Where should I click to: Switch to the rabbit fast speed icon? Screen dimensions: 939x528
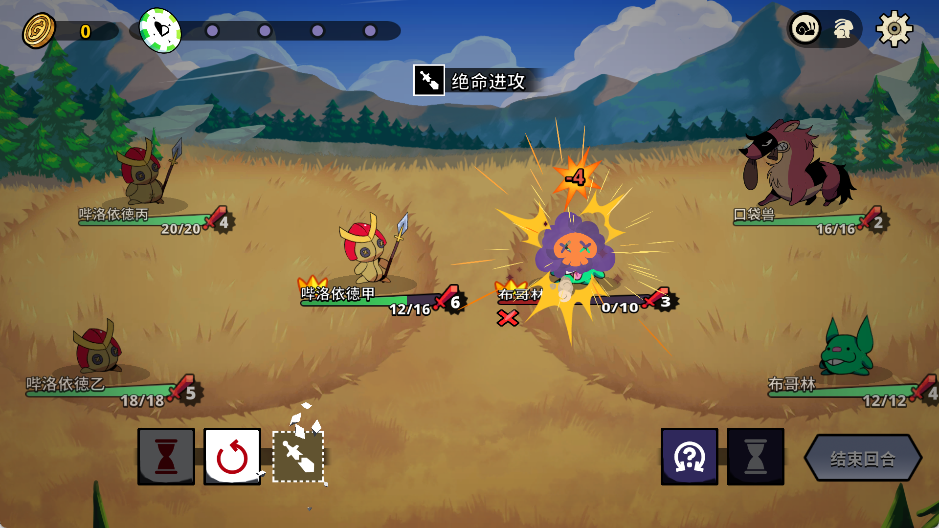point(842,29)
